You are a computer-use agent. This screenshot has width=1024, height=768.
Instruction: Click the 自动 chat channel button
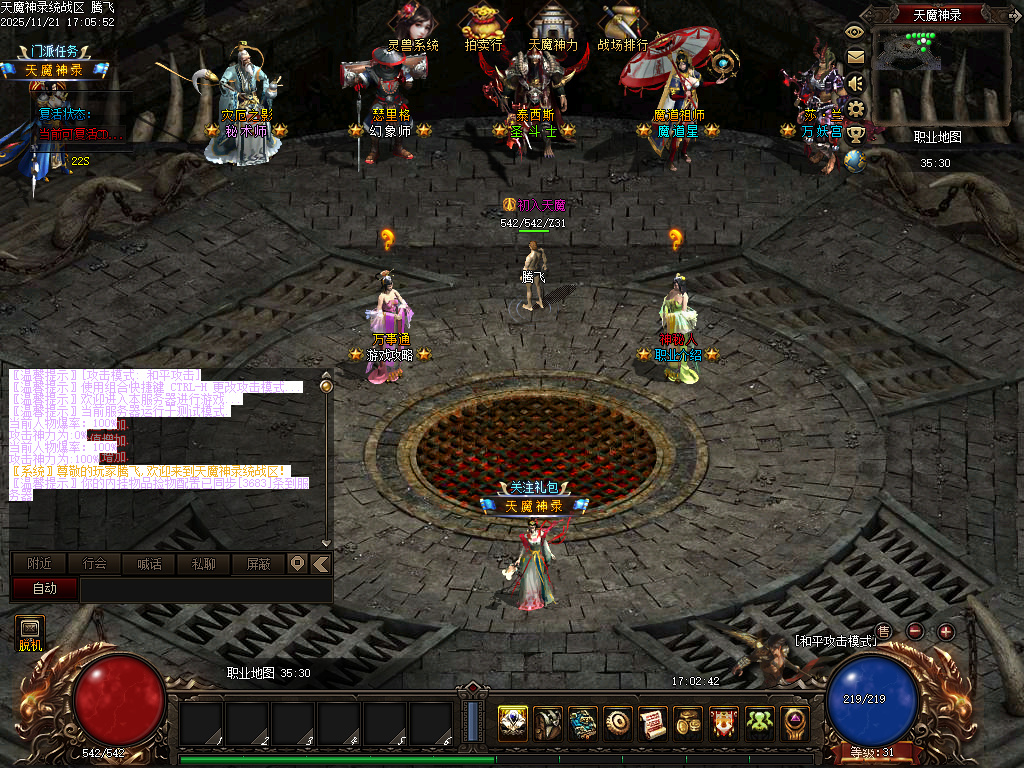pyautogui.click(x=45, y=589)
